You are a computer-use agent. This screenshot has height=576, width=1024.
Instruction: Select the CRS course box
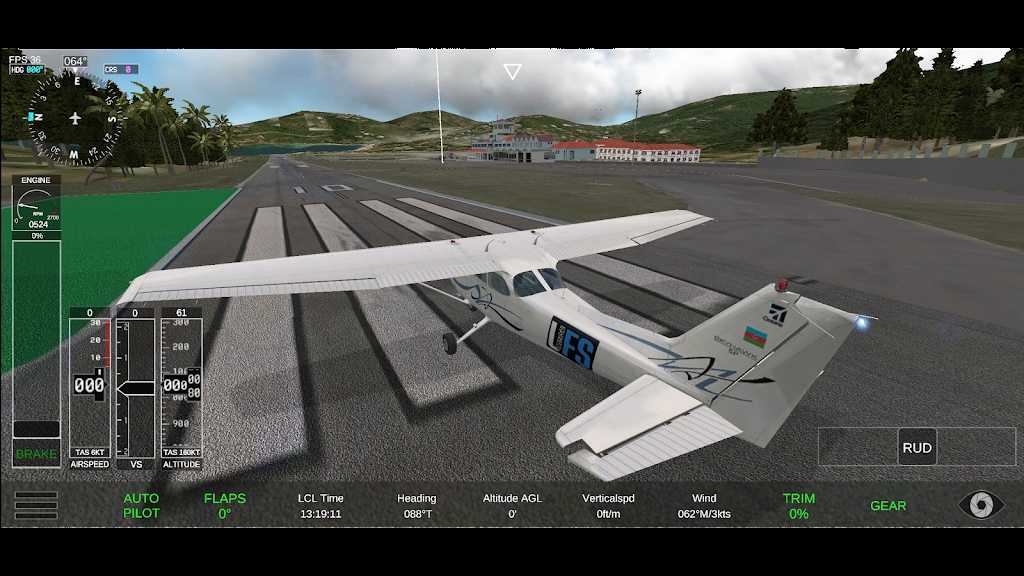click(x=120, y=70)
